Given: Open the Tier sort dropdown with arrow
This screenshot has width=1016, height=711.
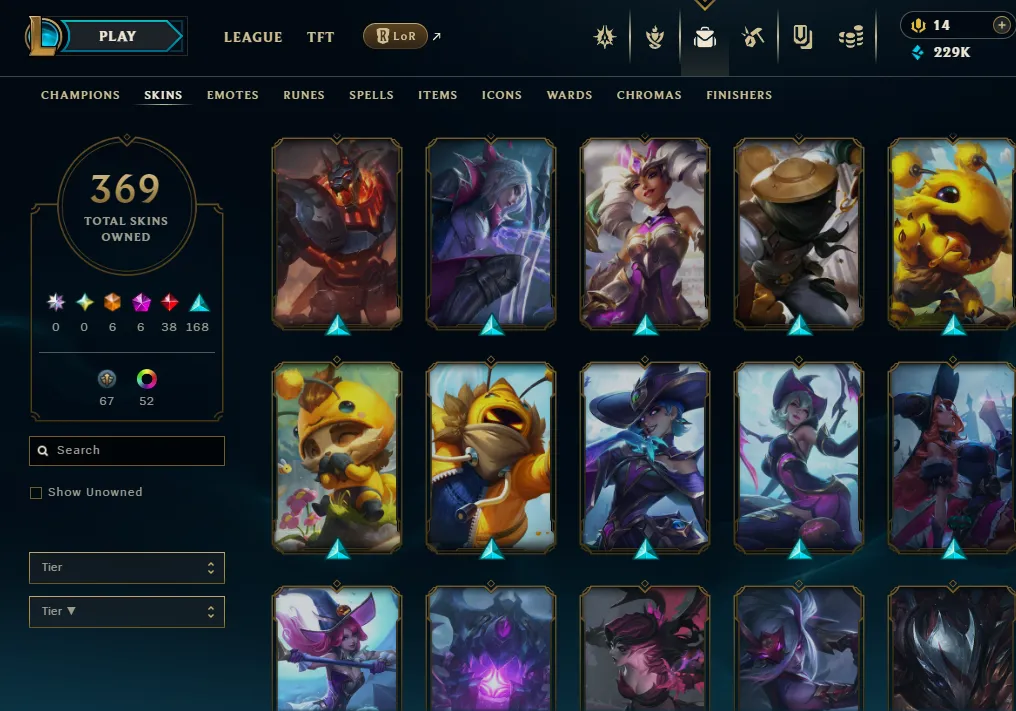Looking at the screenshot, I should click(x=127, y=612).
